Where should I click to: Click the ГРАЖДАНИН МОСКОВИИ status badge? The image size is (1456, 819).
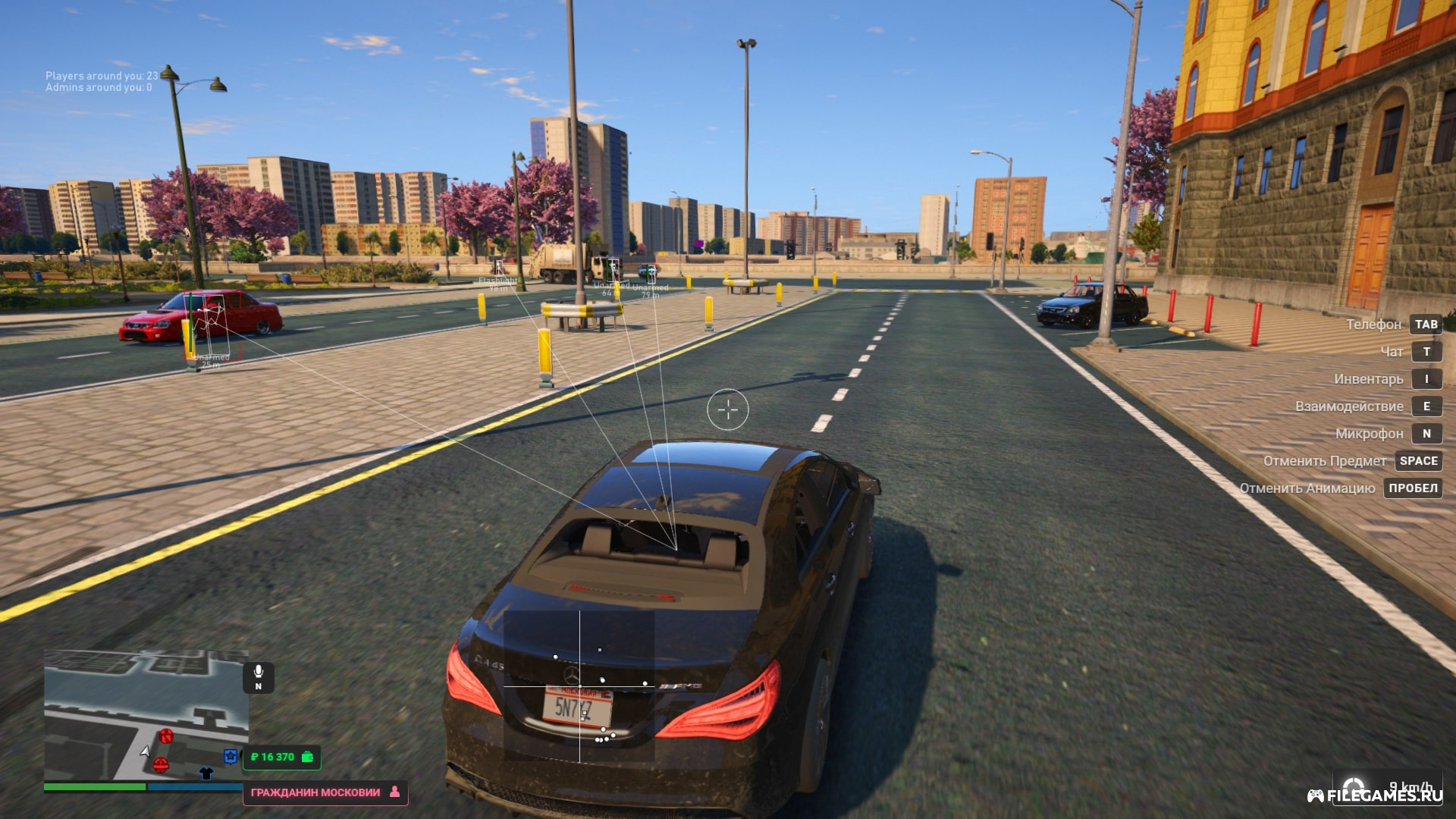tap(325, 792)
